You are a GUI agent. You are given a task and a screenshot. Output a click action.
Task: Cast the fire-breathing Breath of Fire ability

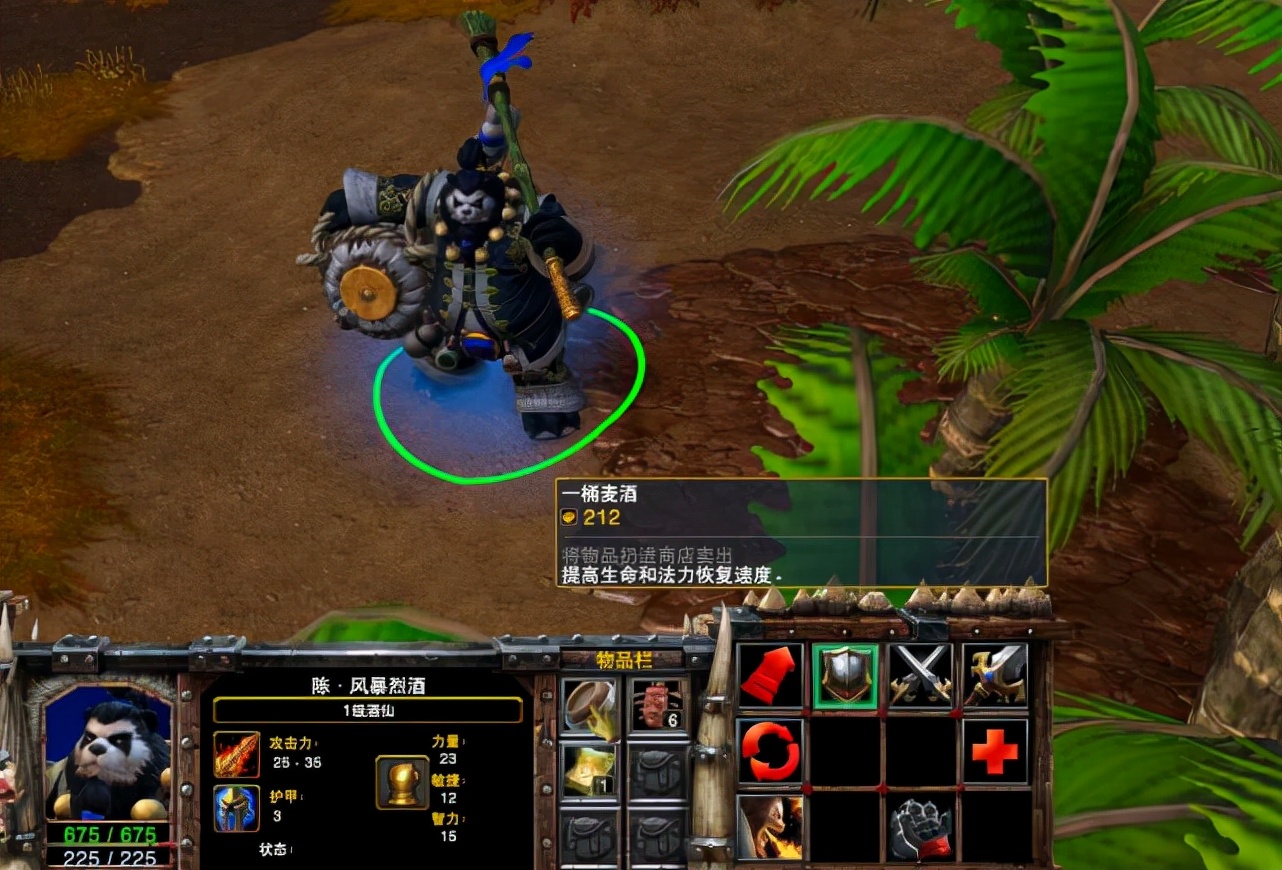click(x=770, y=827)
